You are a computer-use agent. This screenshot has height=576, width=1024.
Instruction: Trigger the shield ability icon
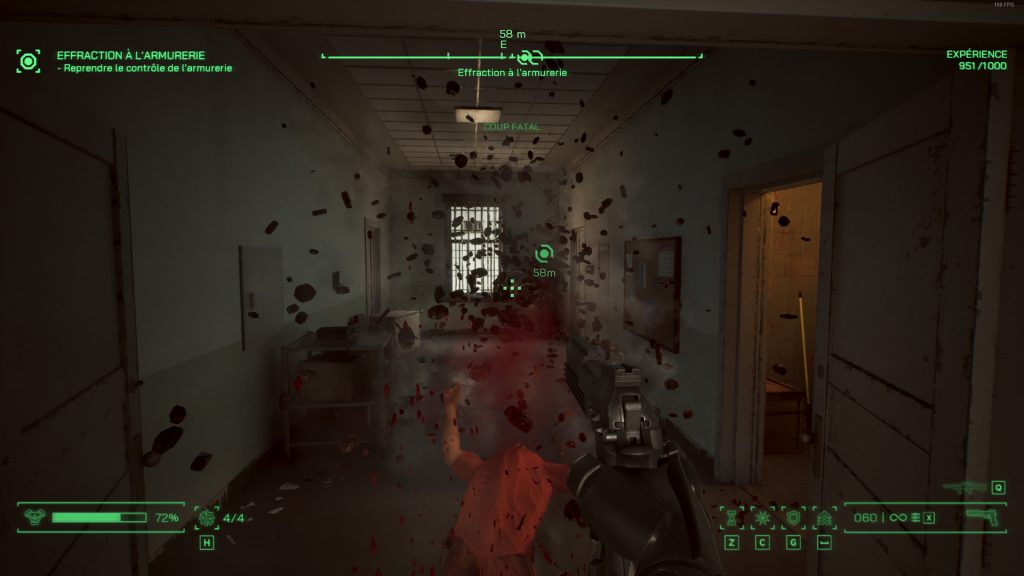[x=793, y=518]
